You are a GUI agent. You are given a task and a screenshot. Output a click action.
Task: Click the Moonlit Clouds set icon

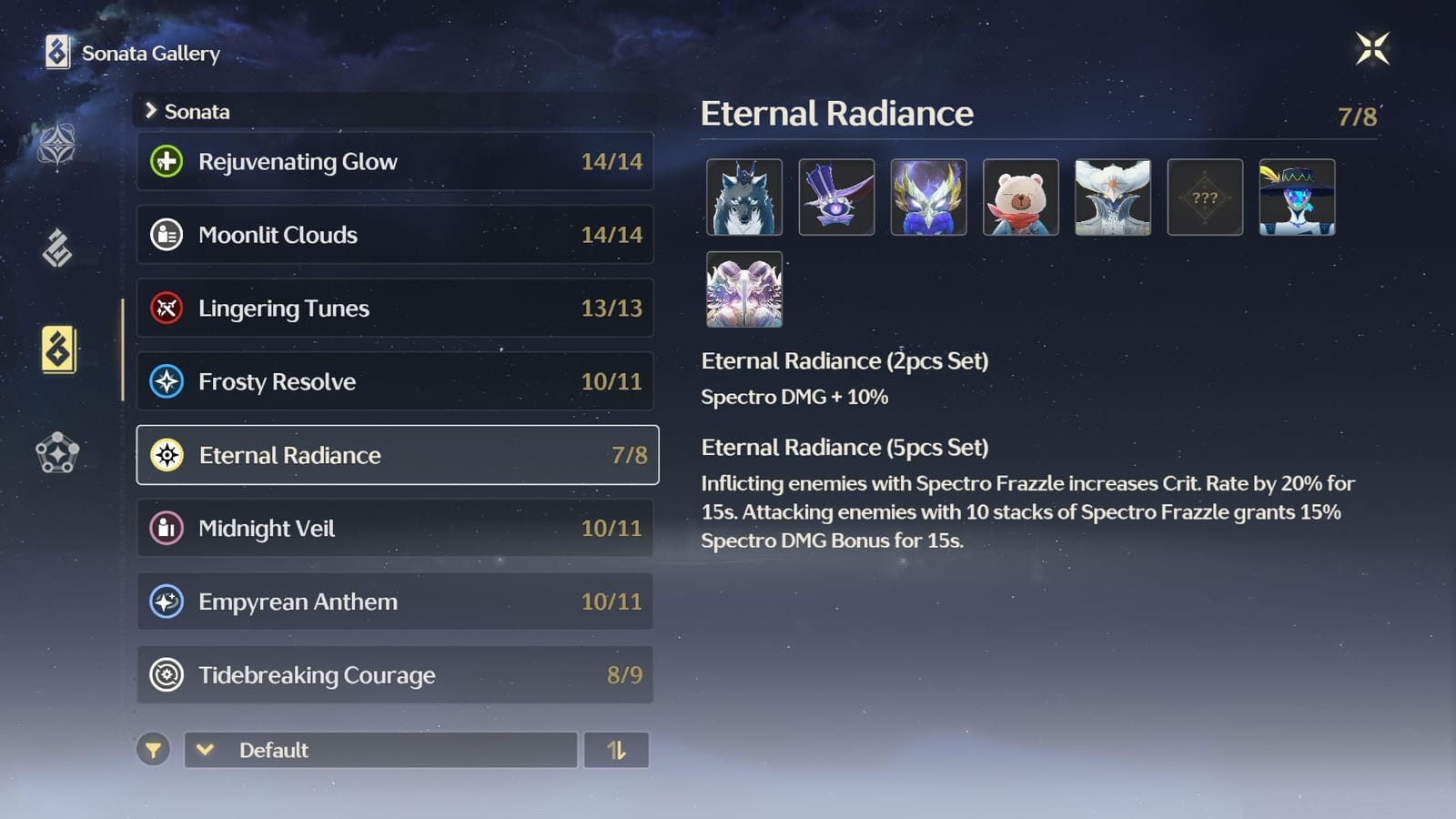[168, 234]
